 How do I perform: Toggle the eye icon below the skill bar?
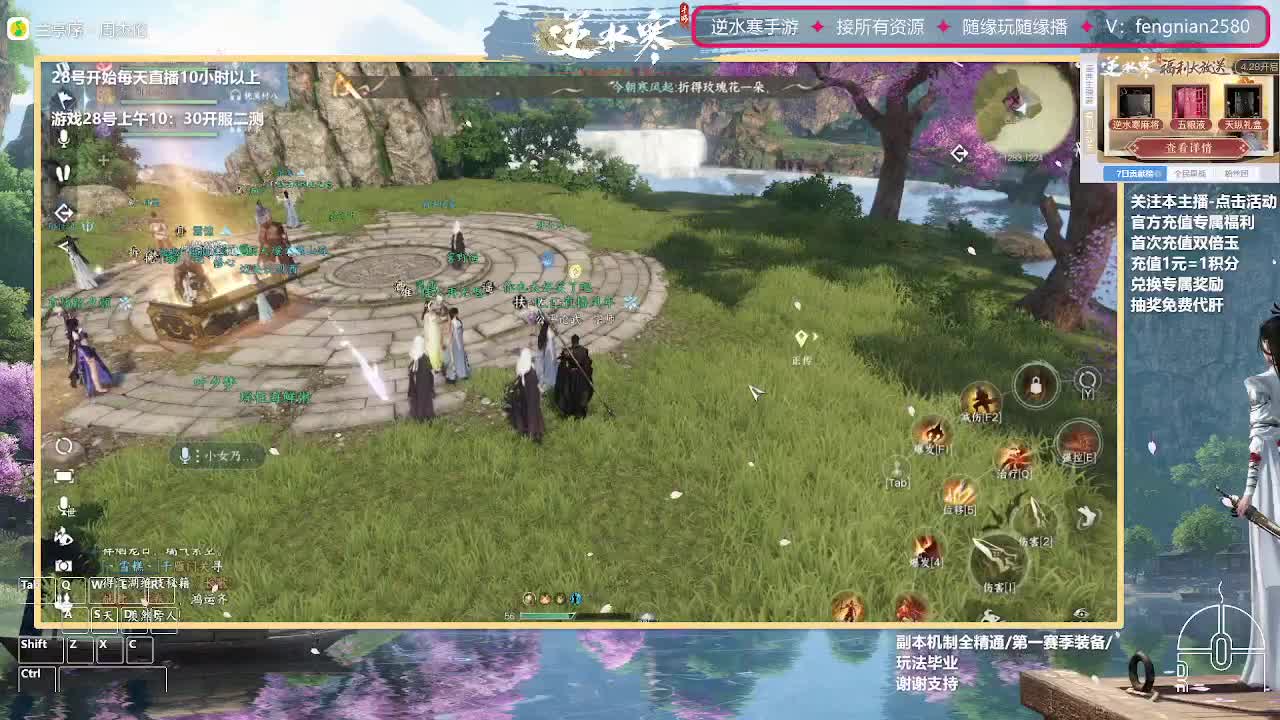(x=1079, y=613)
